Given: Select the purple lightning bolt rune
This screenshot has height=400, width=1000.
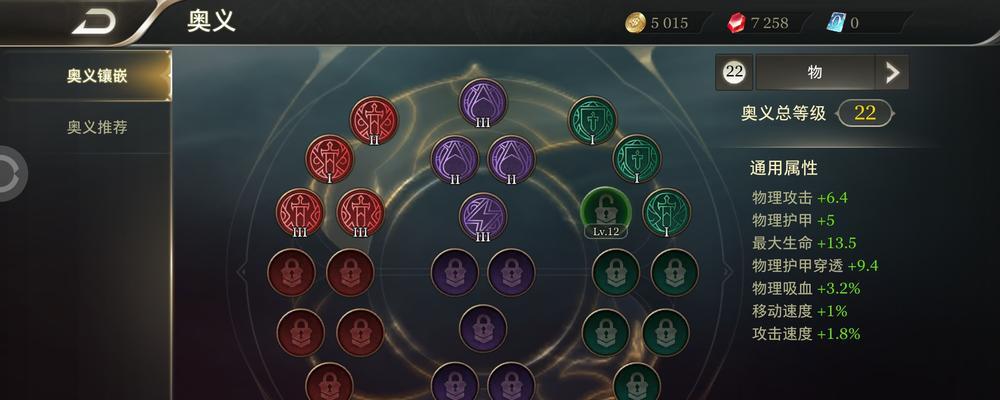Looking at the screenshot, I should tap(483, 215).
